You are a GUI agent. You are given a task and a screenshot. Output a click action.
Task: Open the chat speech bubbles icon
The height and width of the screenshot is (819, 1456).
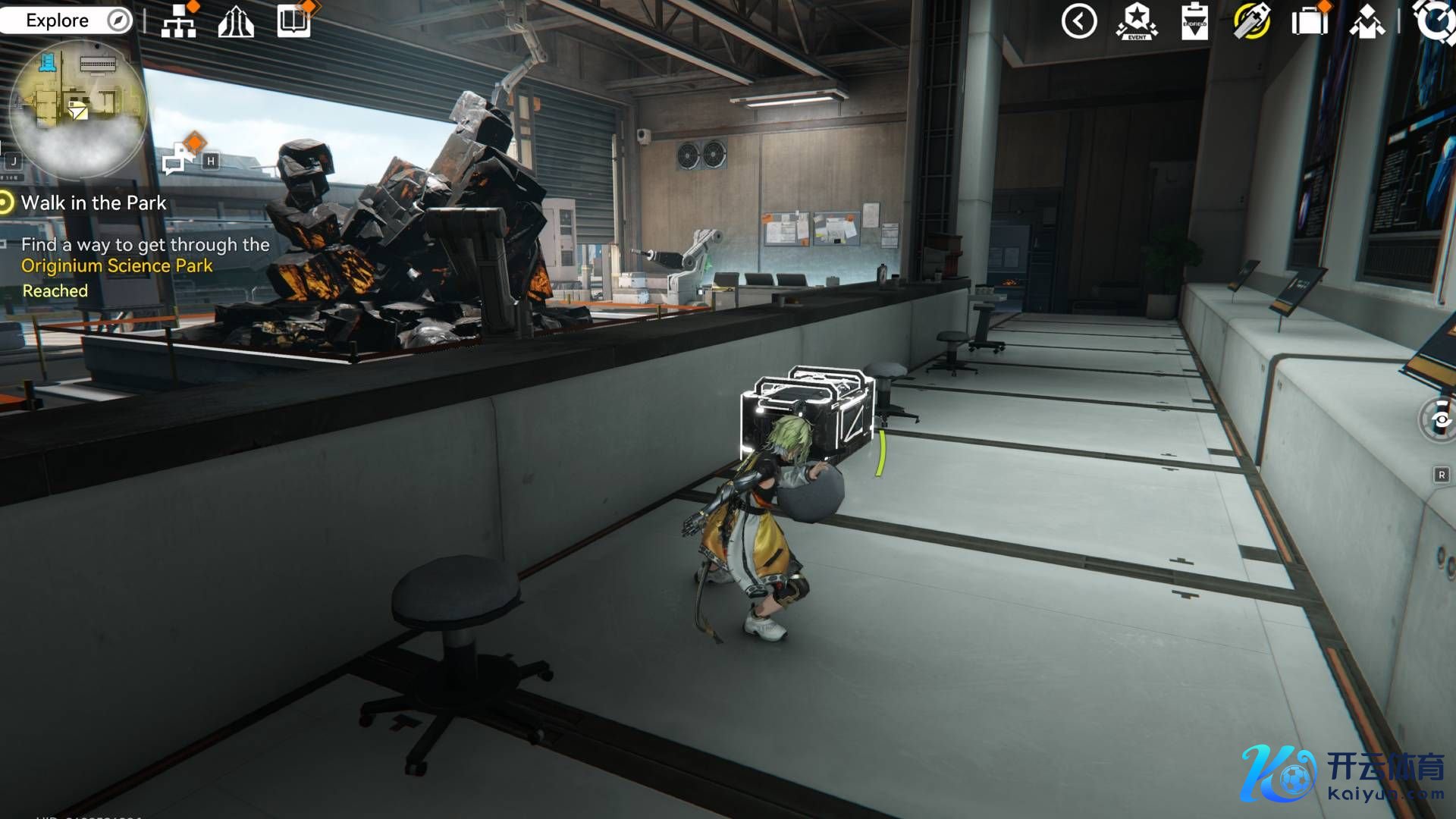180,157
